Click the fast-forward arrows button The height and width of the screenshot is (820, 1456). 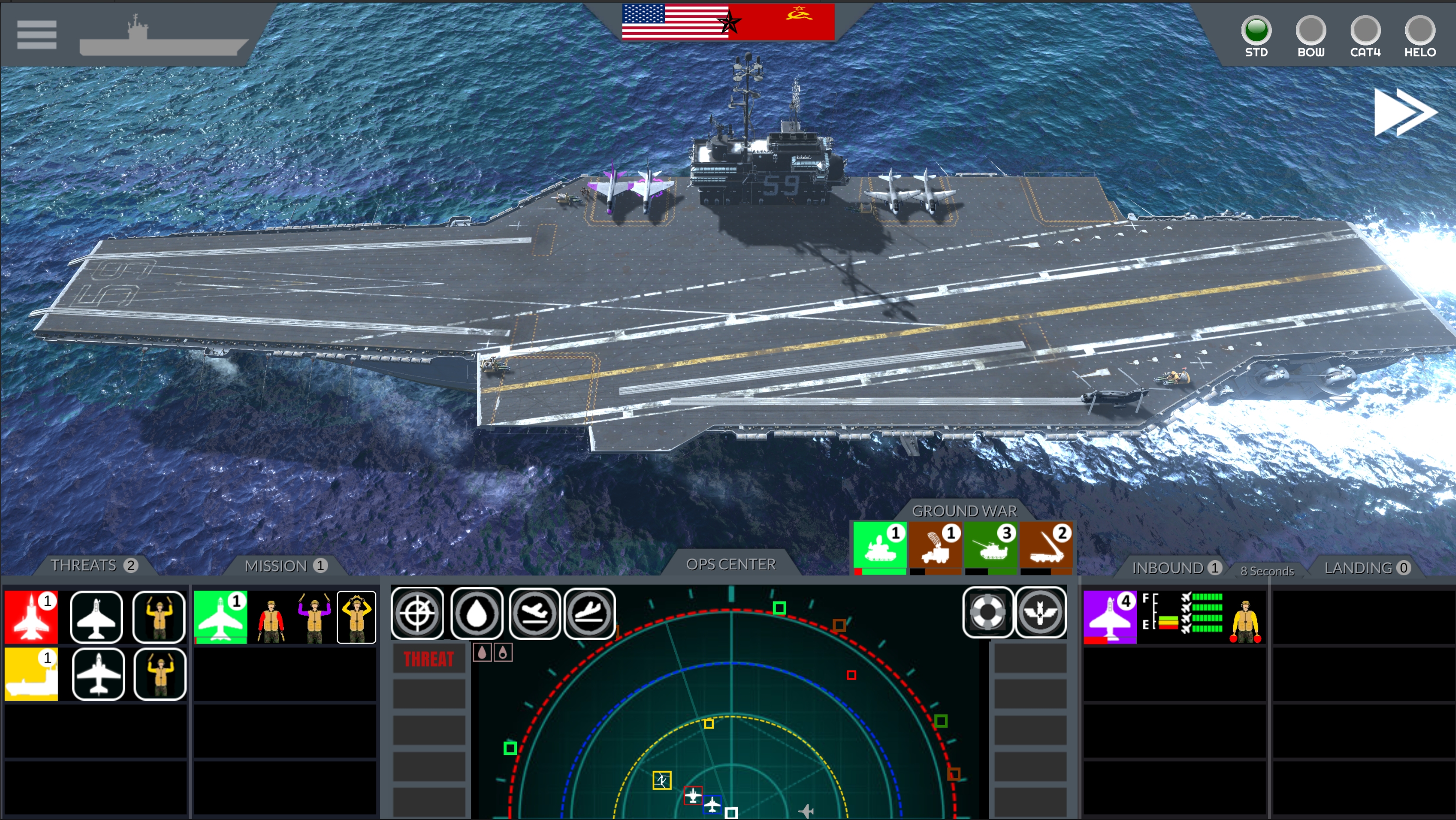click(1404, 112)
